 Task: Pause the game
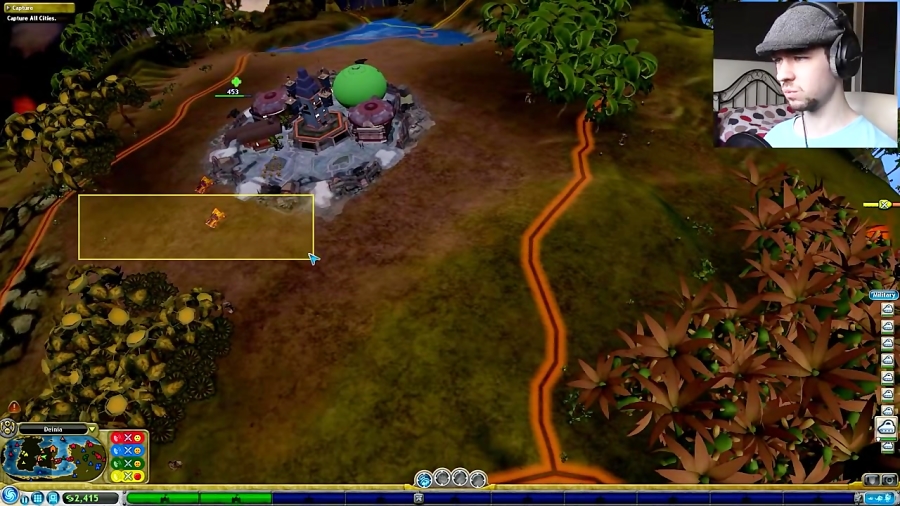tap(24, 498)
